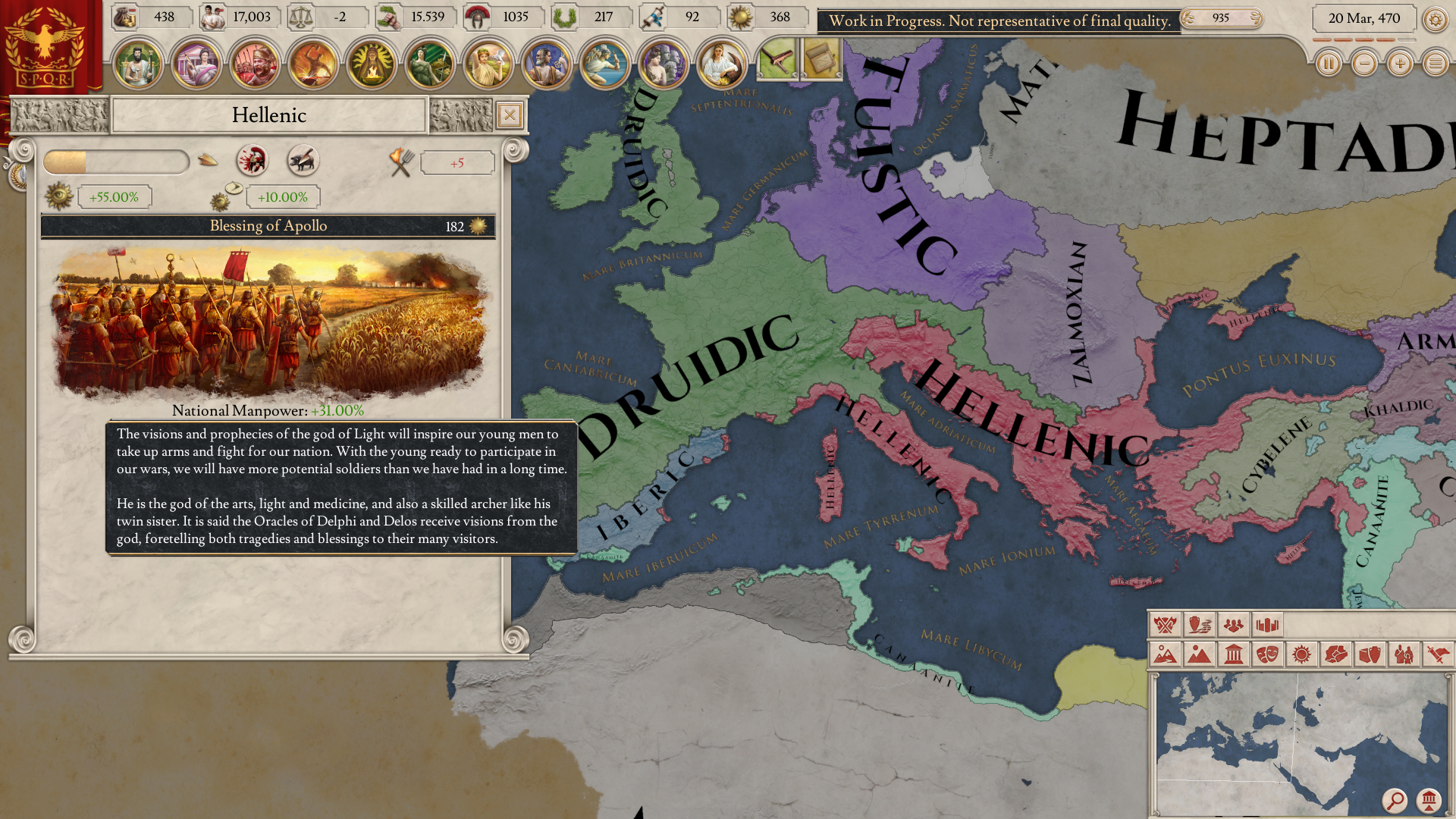Open the trade routes amphora map mode

coord(1199,626)
